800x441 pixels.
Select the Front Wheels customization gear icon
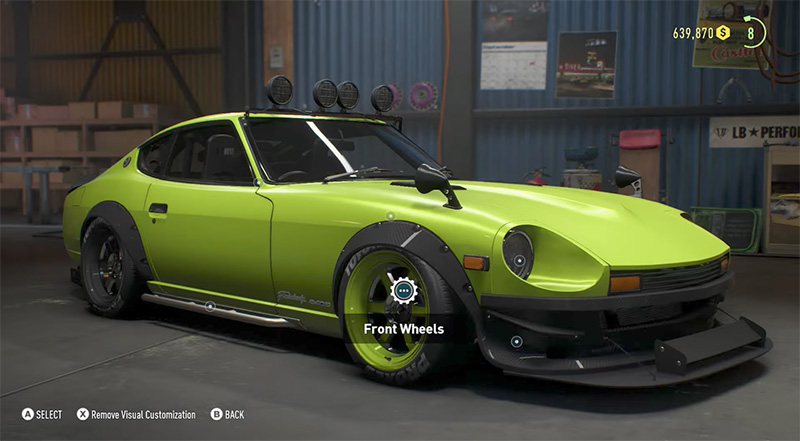click(x=403, y=291)
